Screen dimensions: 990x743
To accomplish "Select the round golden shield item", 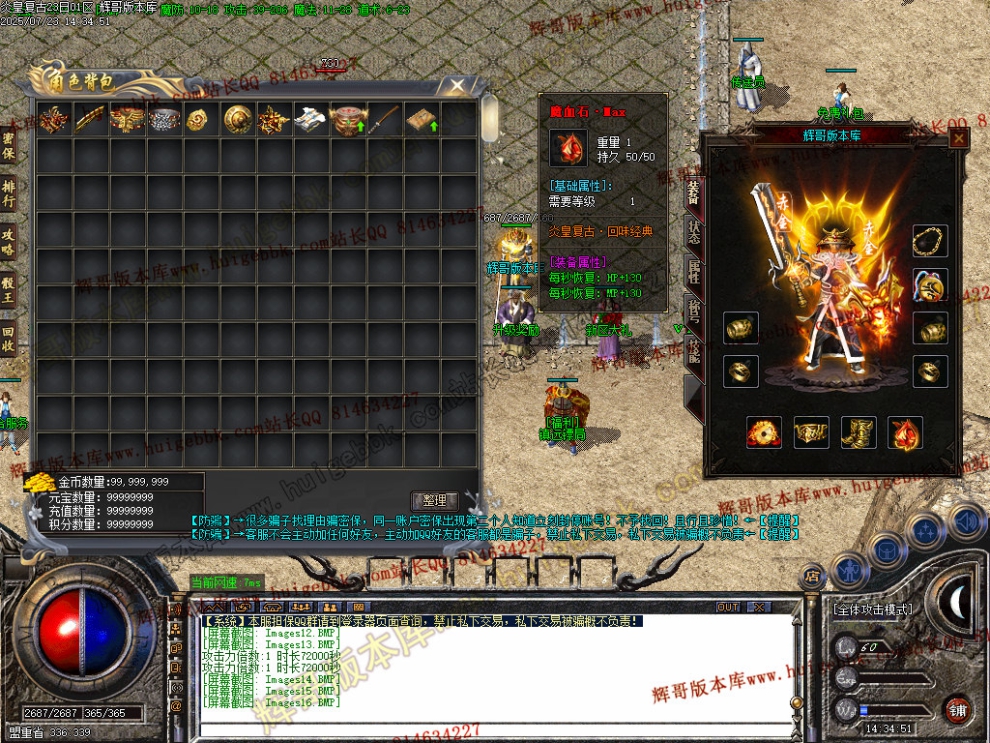I will pos(237,119).
